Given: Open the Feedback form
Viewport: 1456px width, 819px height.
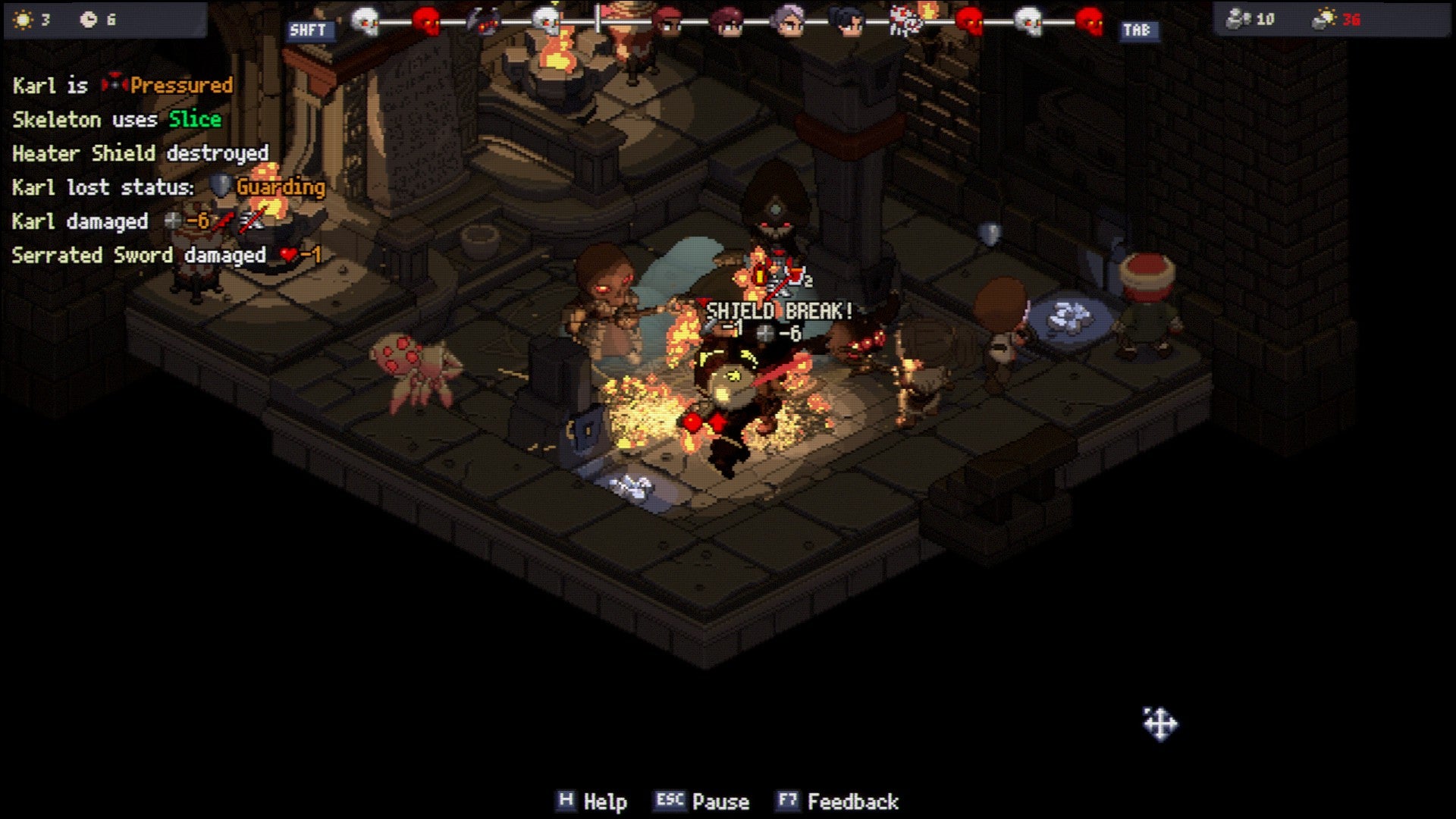Looking at the screenshot, I should 838,802.
